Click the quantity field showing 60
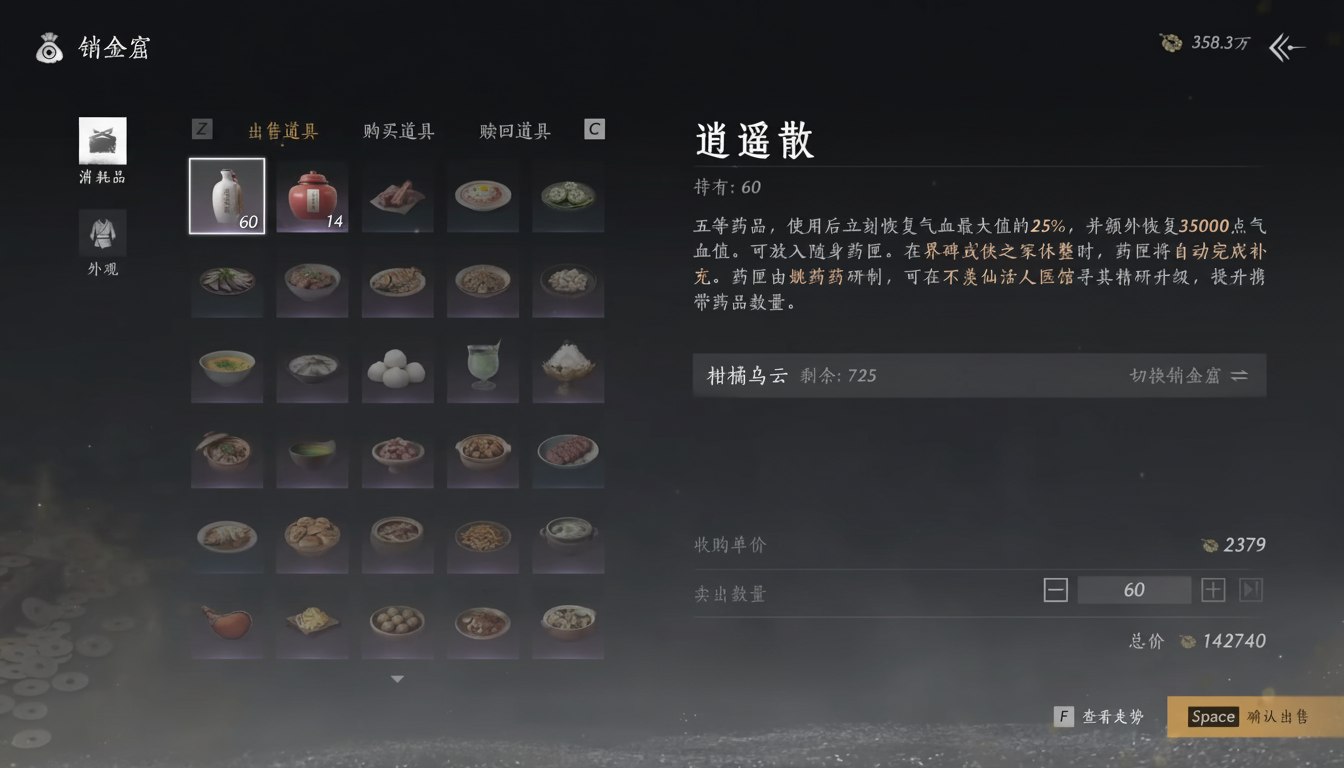The image size is (1344, 768). (x=1134, y=590)
